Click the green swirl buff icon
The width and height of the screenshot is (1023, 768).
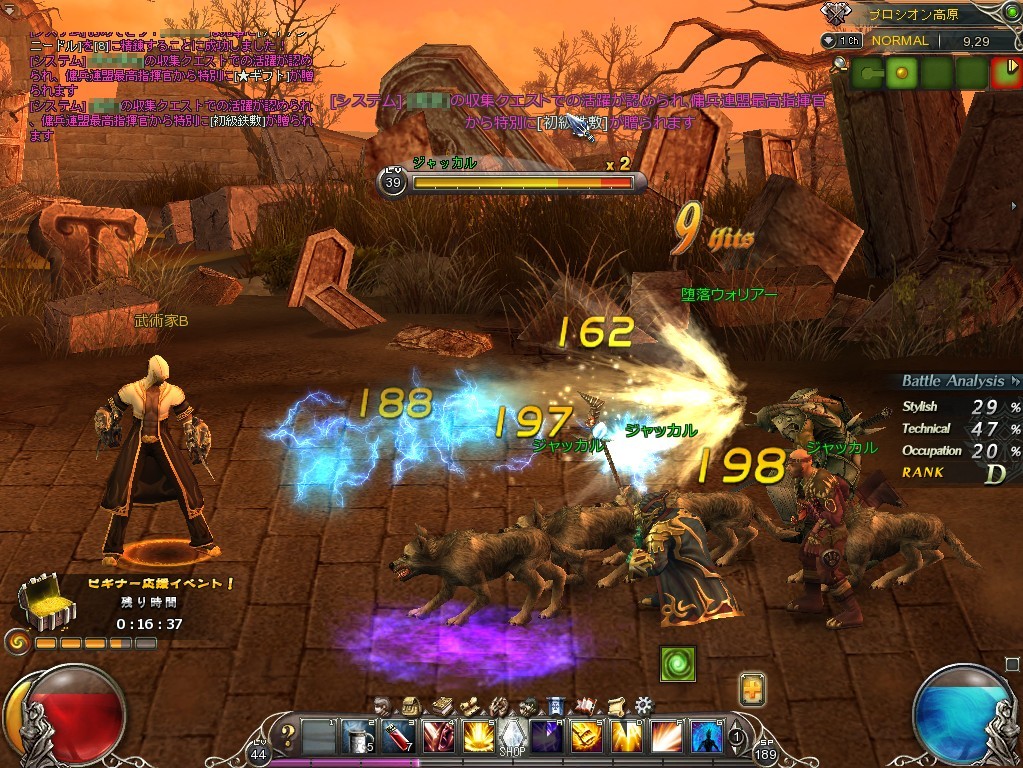pos(677,664)
